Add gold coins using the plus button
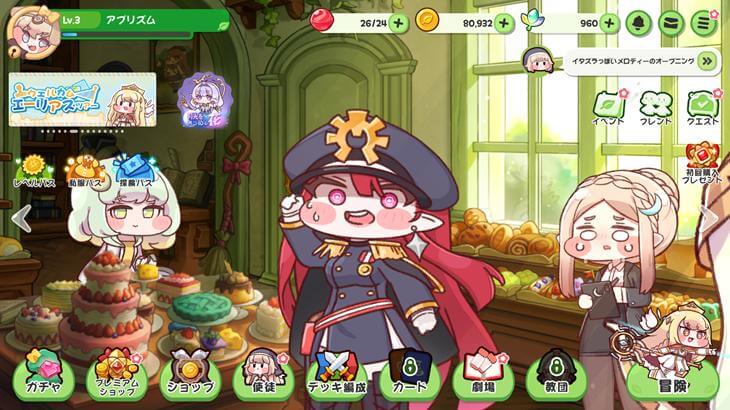This screenshot has height=410, width=730. [x=503, y=22]
